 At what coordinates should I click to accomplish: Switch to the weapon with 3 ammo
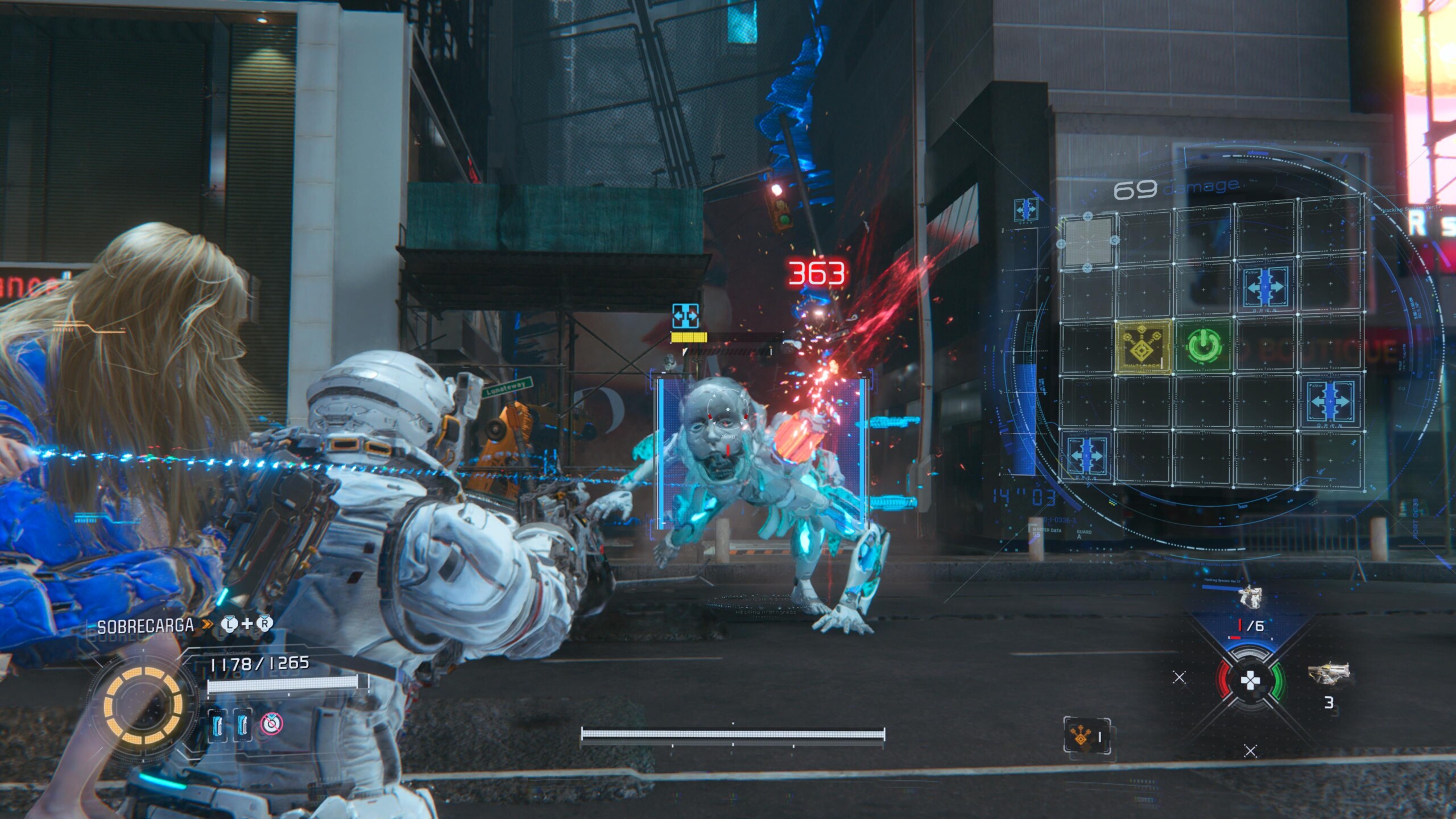coord(1331,675)
